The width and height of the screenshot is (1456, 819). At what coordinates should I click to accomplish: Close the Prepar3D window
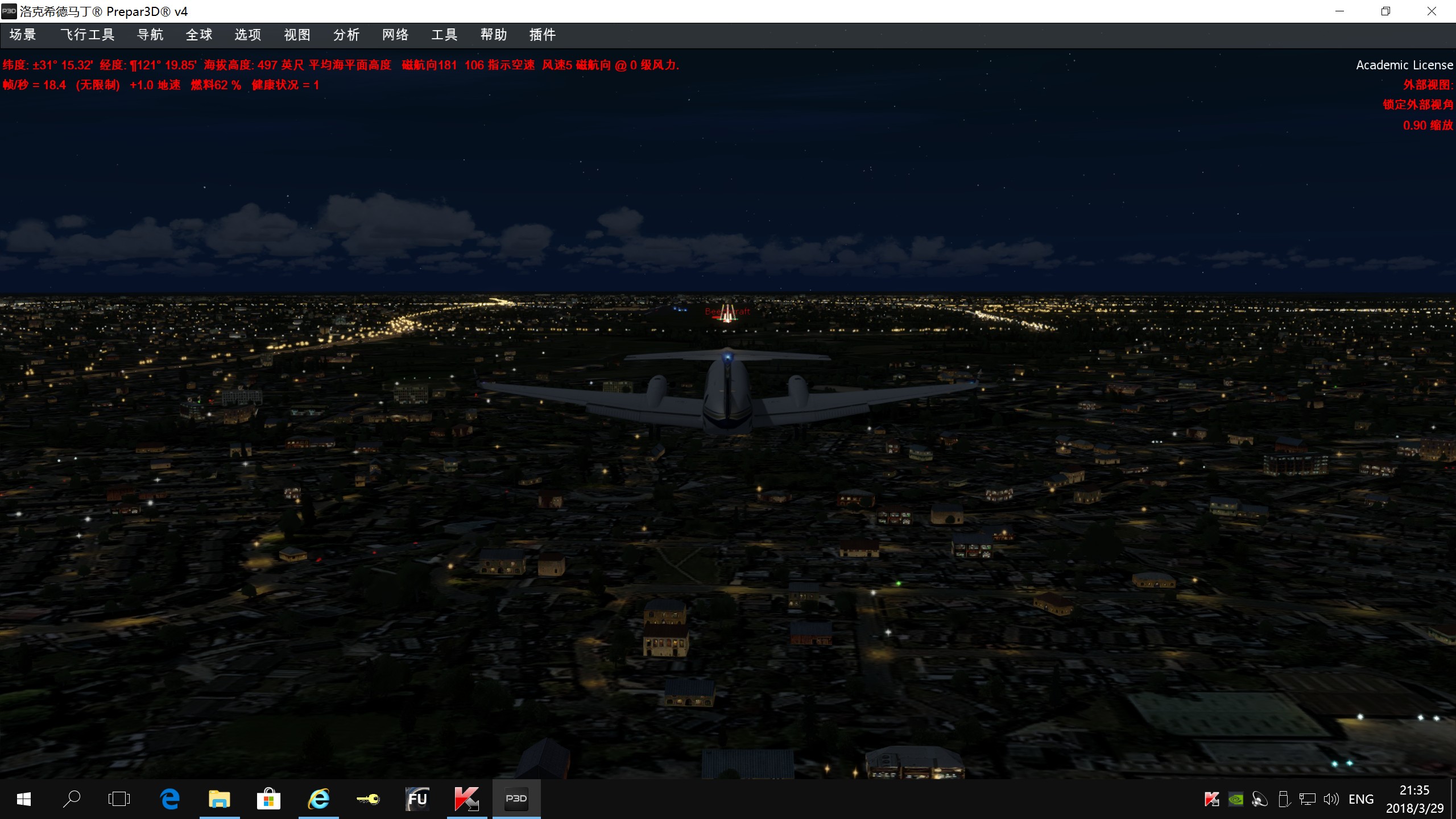(x=1432, y=11)
